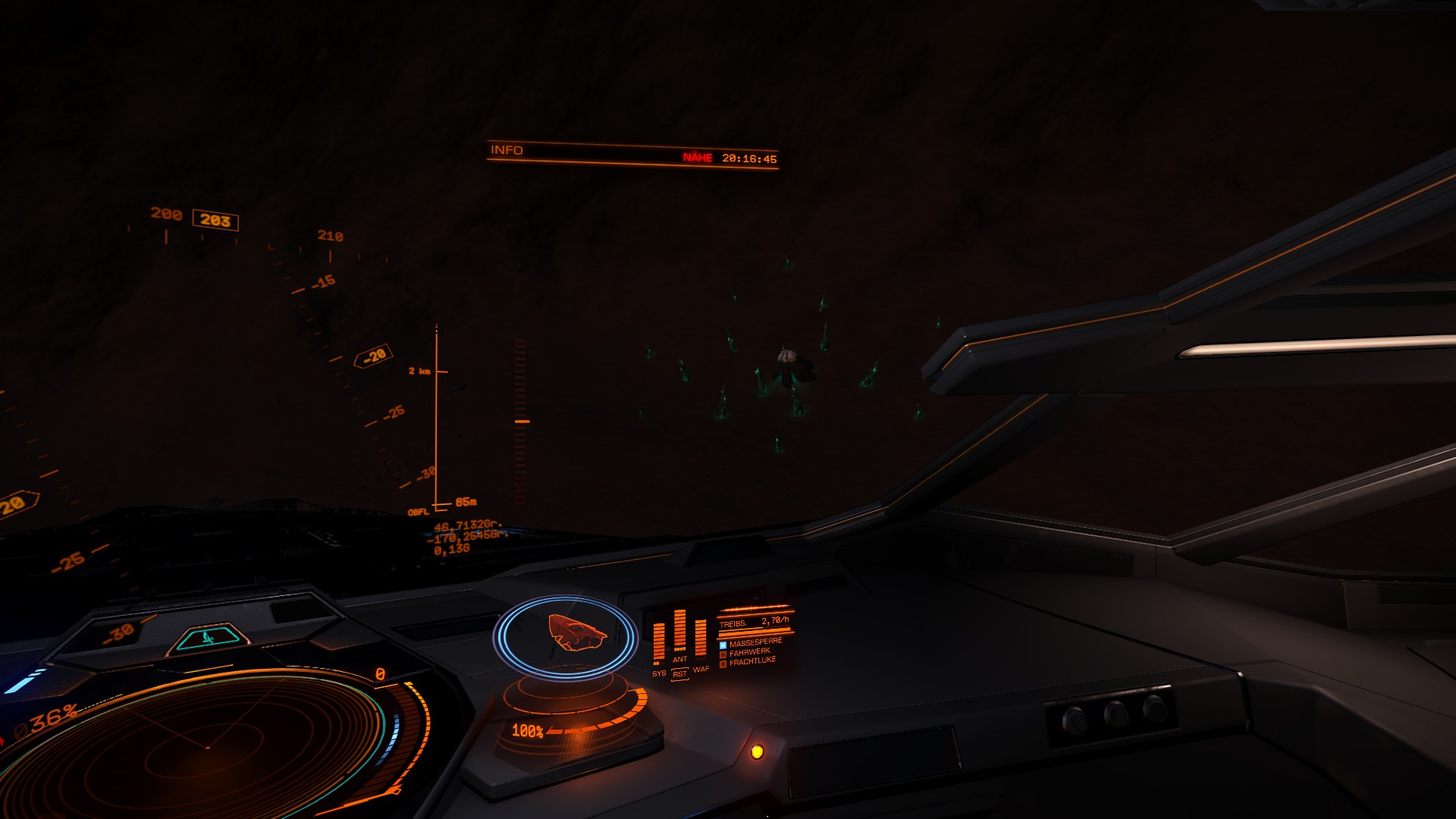Boost the WAF weapons power column
Image resolution: width=1456 pixels, height=819 pixels.
point(701,639)
